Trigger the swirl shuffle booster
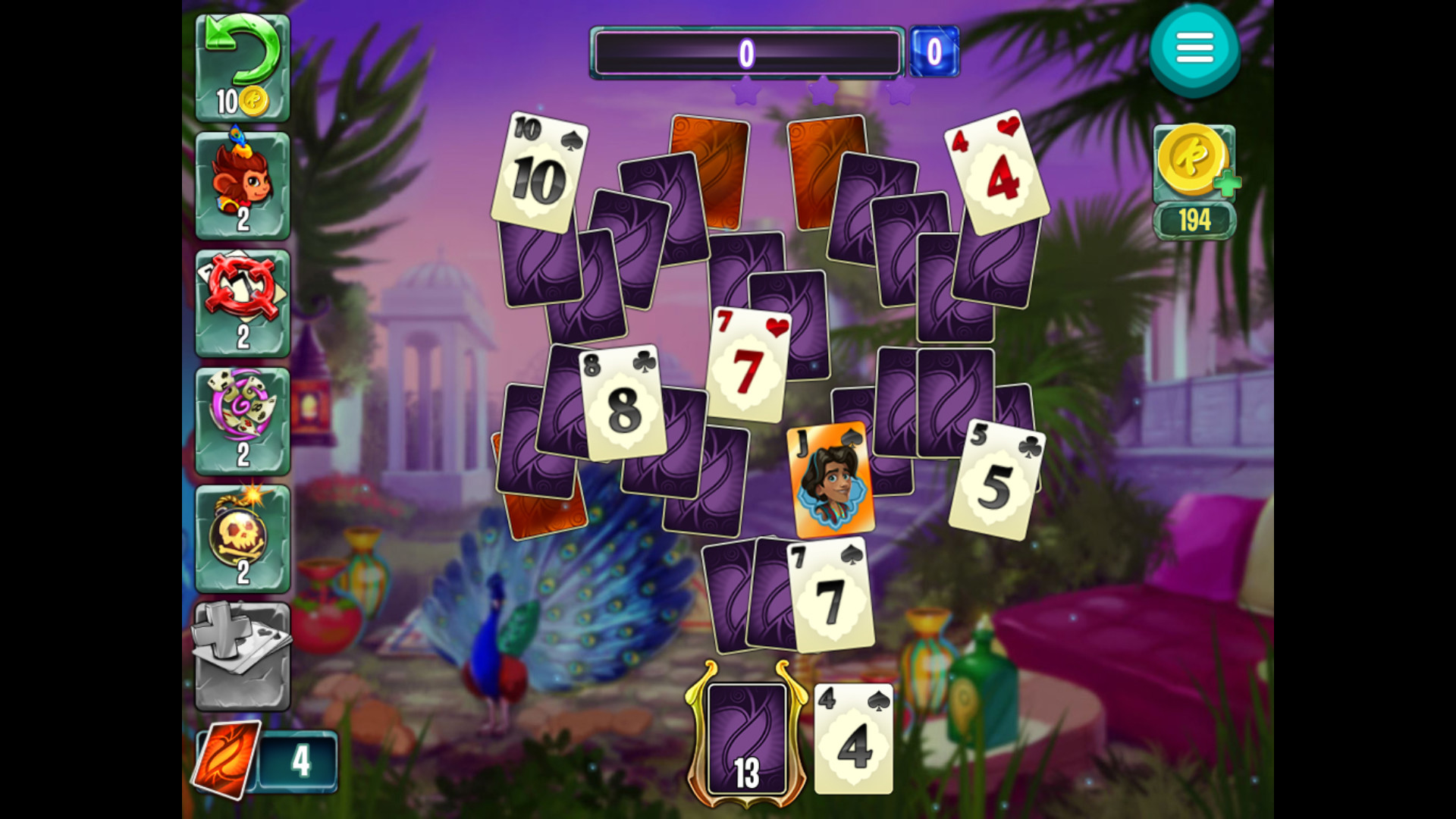 coord(242,417)
